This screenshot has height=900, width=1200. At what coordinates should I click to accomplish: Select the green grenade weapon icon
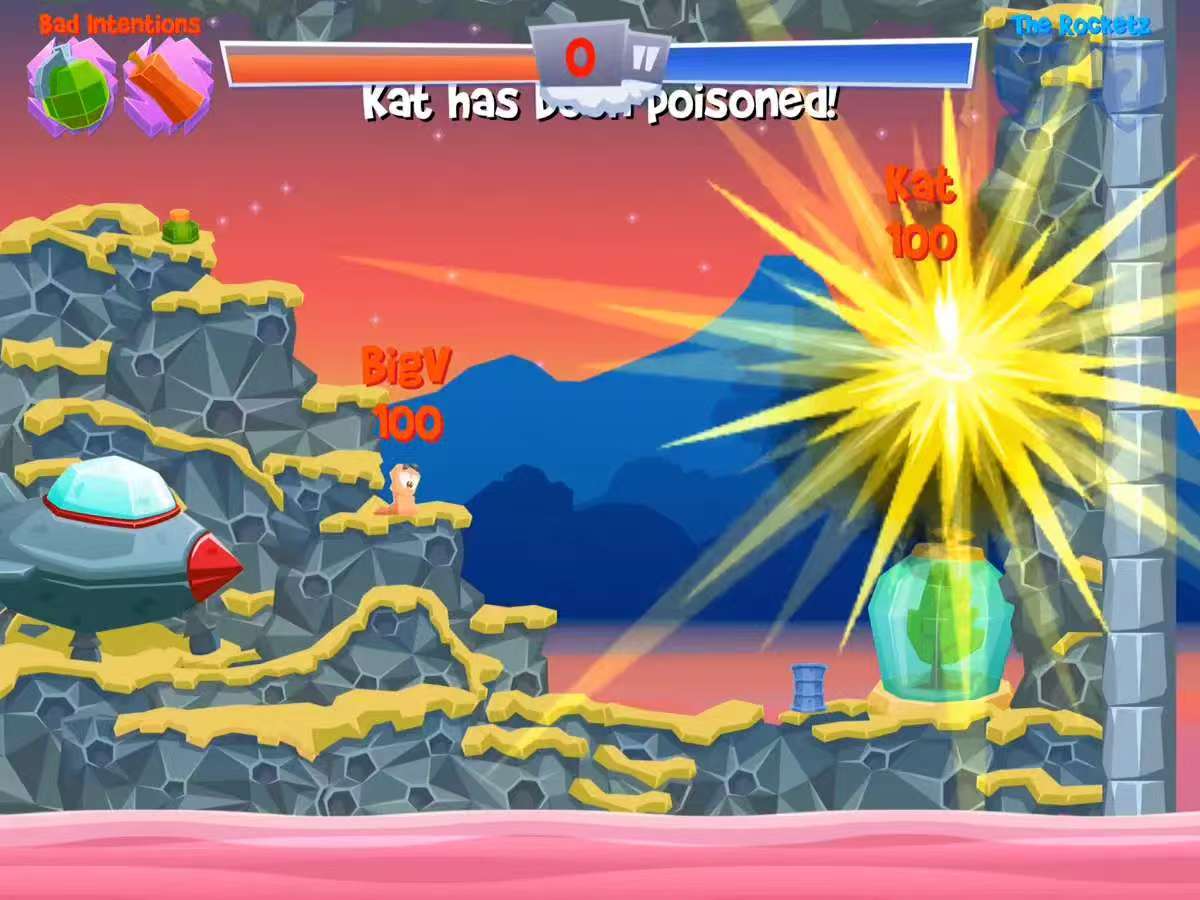(x=71, y=87)
